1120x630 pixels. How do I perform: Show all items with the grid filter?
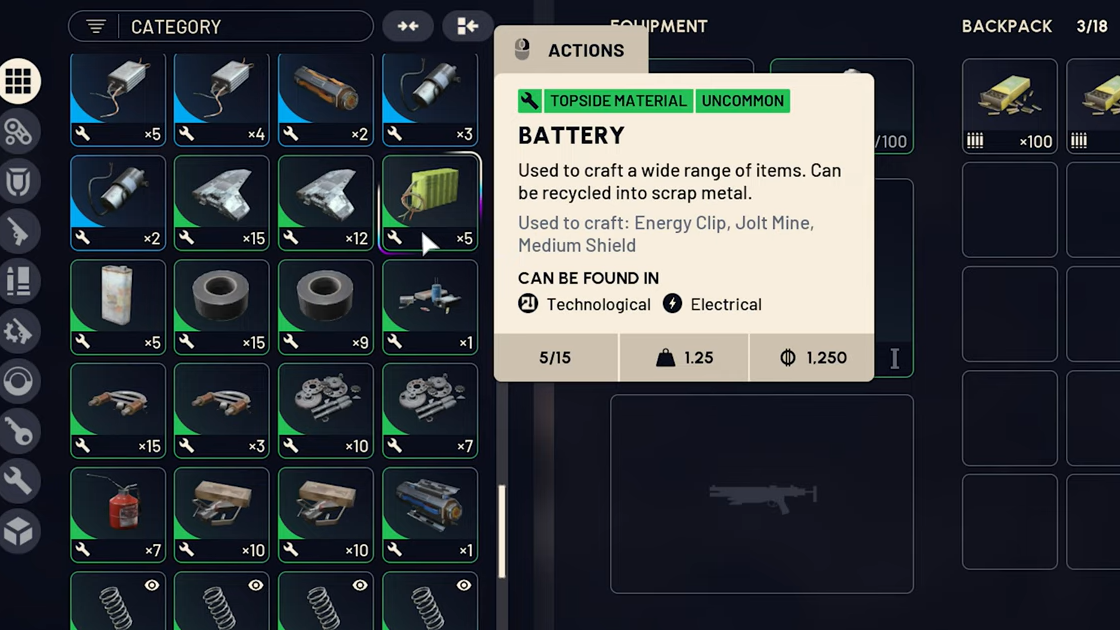19,81
